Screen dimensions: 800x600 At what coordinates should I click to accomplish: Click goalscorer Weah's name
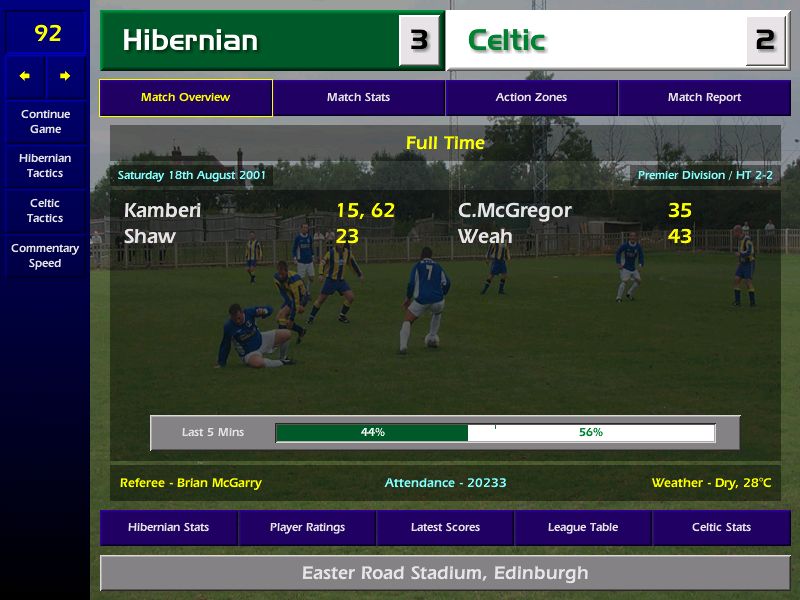(x=485, y=236)
